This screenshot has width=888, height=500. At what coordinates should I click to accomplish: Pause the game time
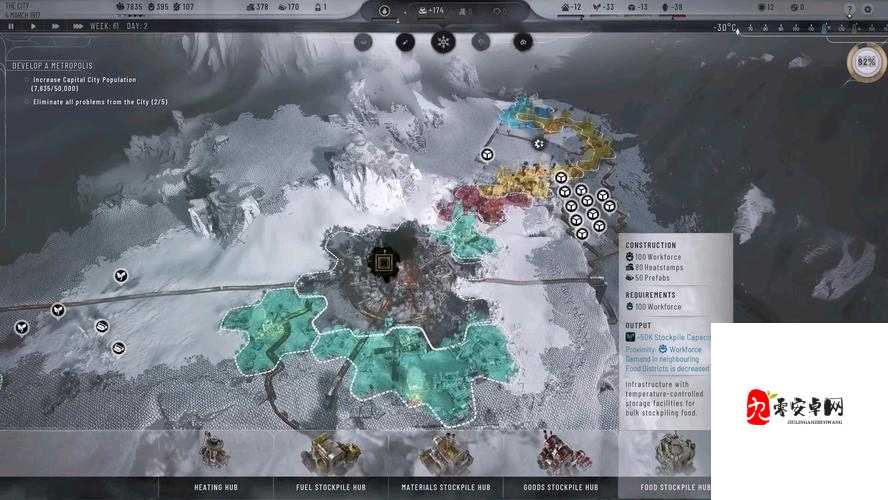[11, 27]
